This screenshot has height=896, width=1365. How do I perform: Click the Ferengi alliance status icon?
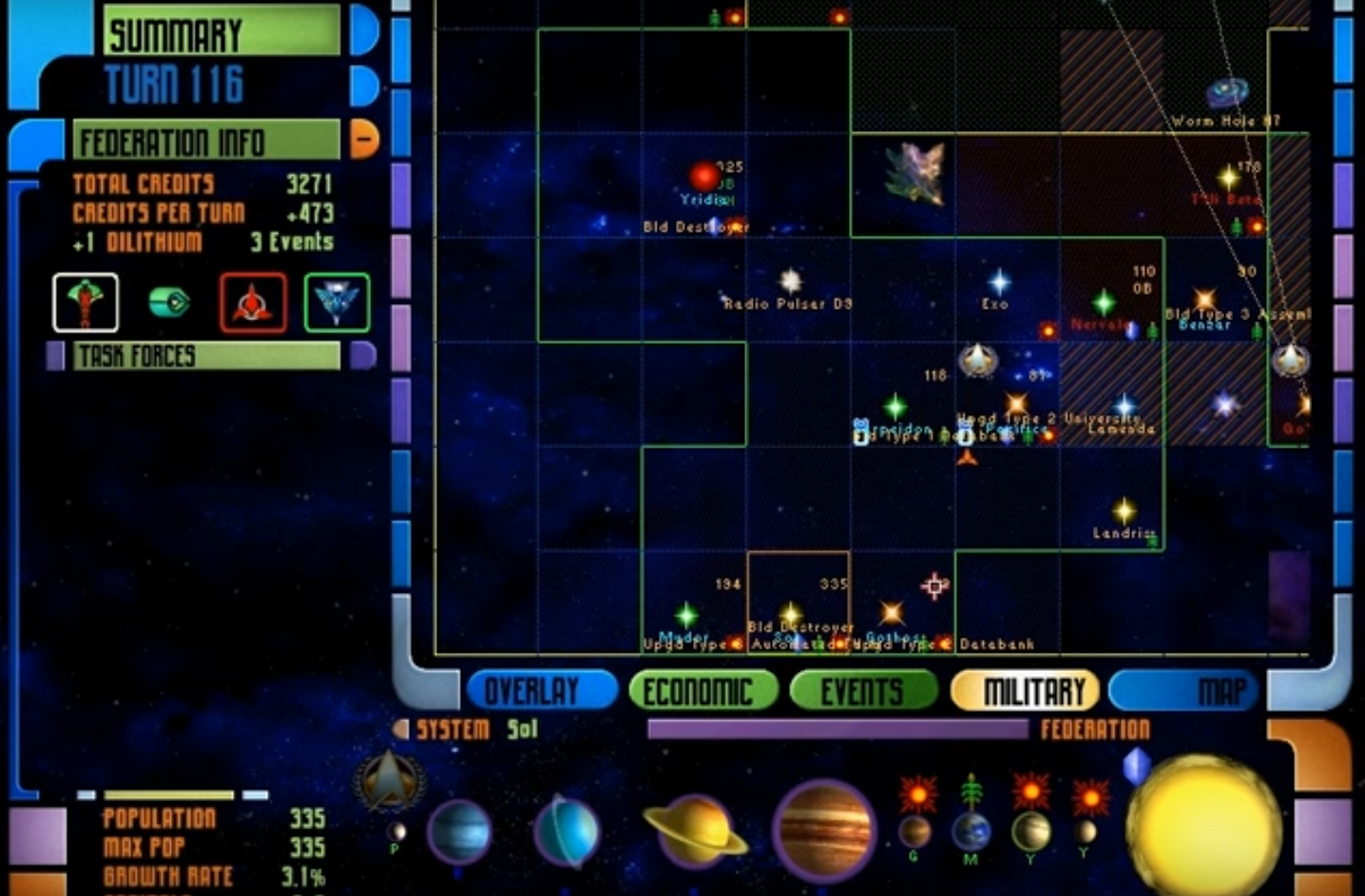171,302
